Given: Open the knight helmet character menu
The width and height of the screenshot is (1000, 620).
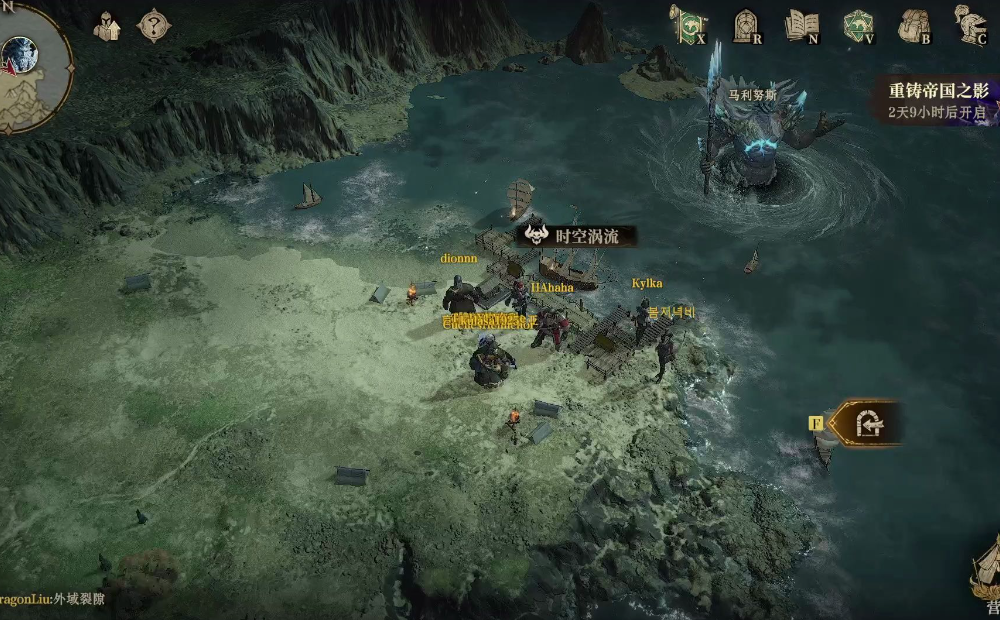Looking at the screenshot, I should [970, 25].
